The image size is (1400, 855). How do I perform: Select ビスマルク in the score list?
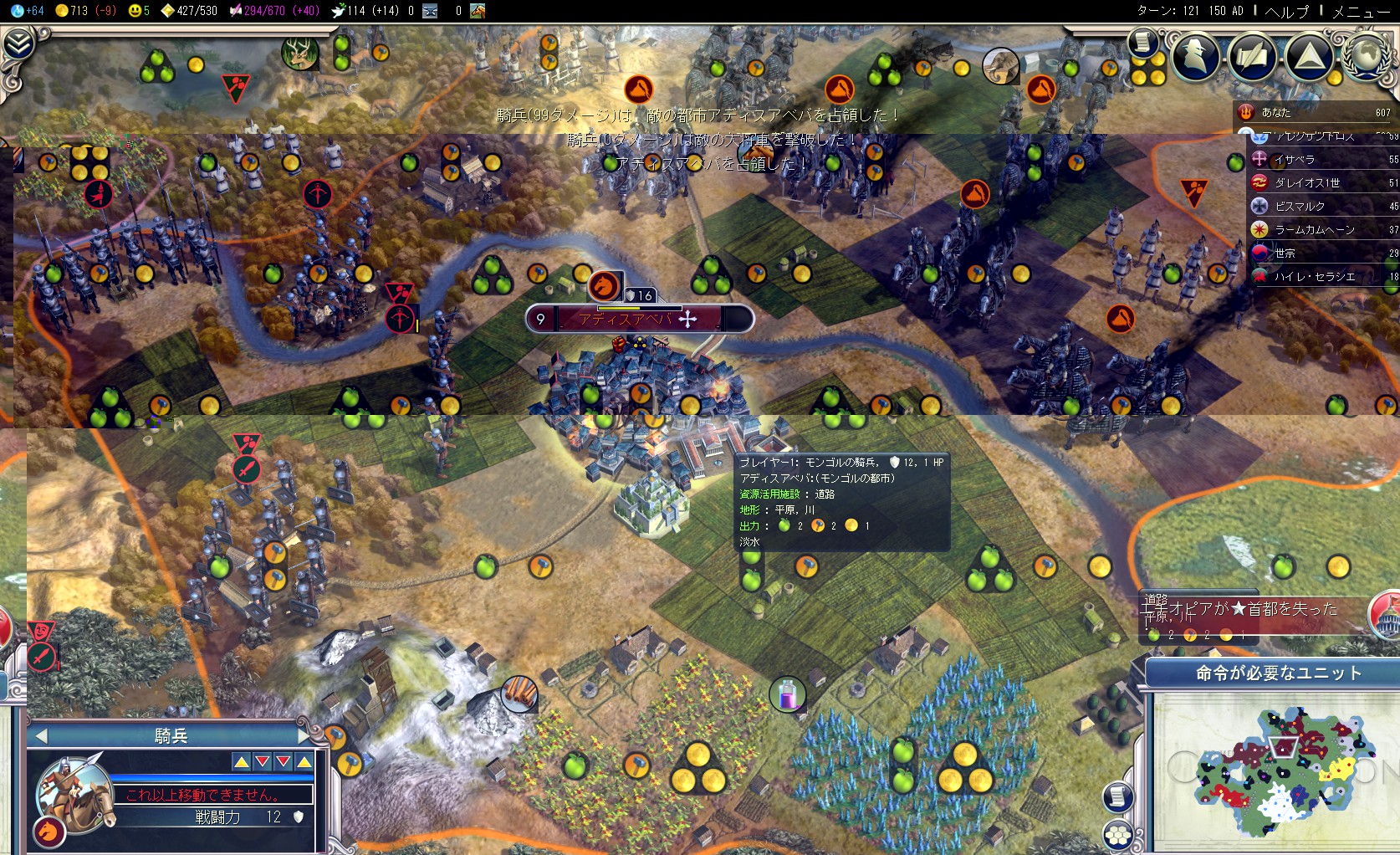point(1300,206)
